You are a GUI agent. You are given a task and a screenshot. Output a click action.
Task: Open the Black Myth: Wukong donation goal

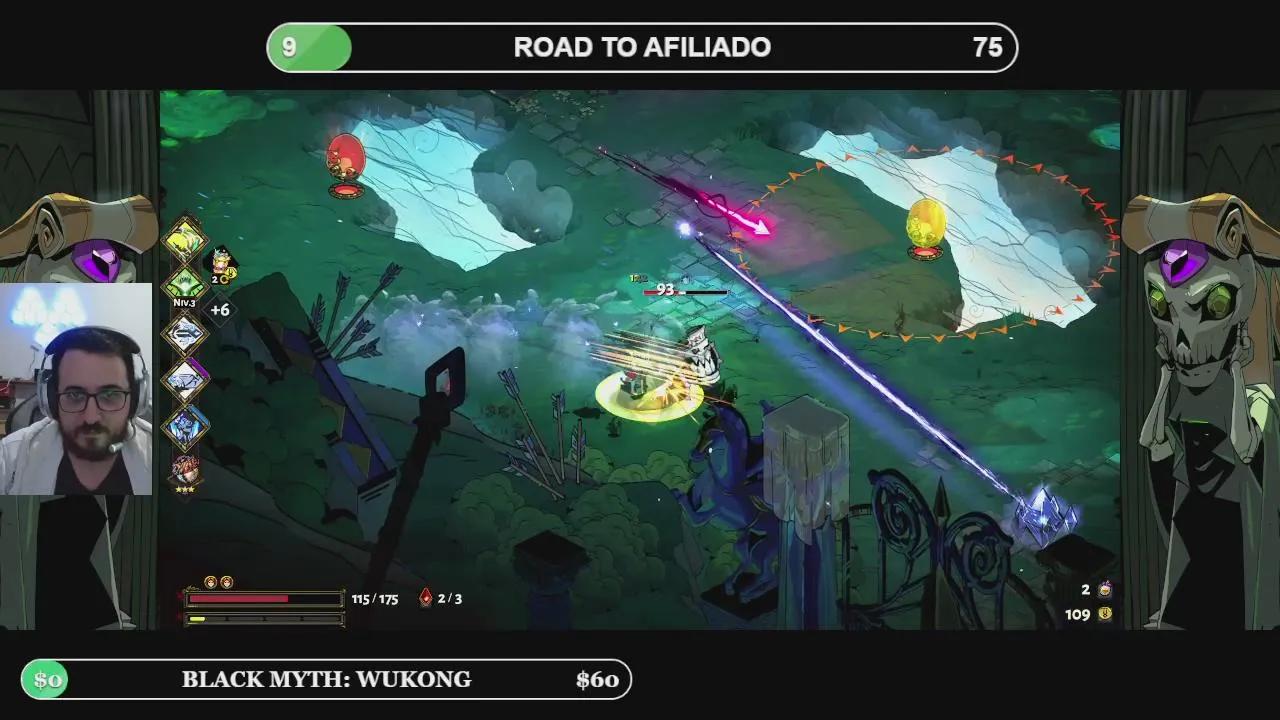(326, 680)
